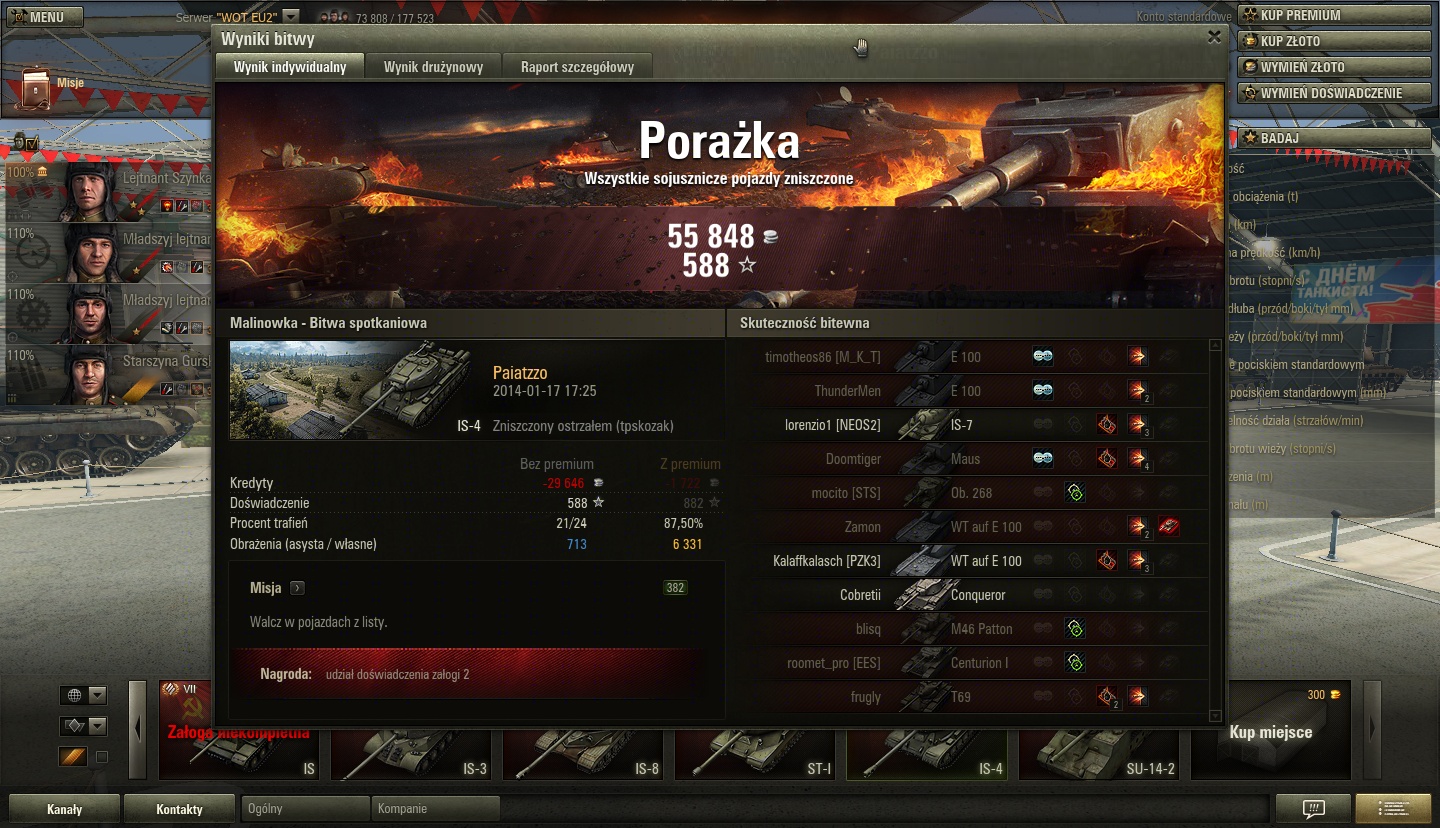Close the battle results window

click(x=1214, y=37)
